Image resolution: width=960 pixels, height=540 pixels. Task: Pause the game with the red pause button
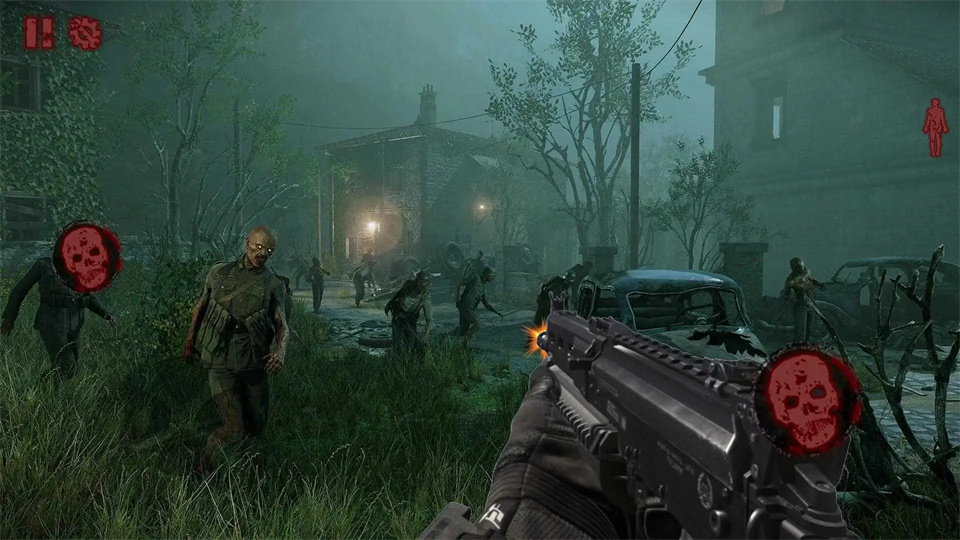[40, 33]
